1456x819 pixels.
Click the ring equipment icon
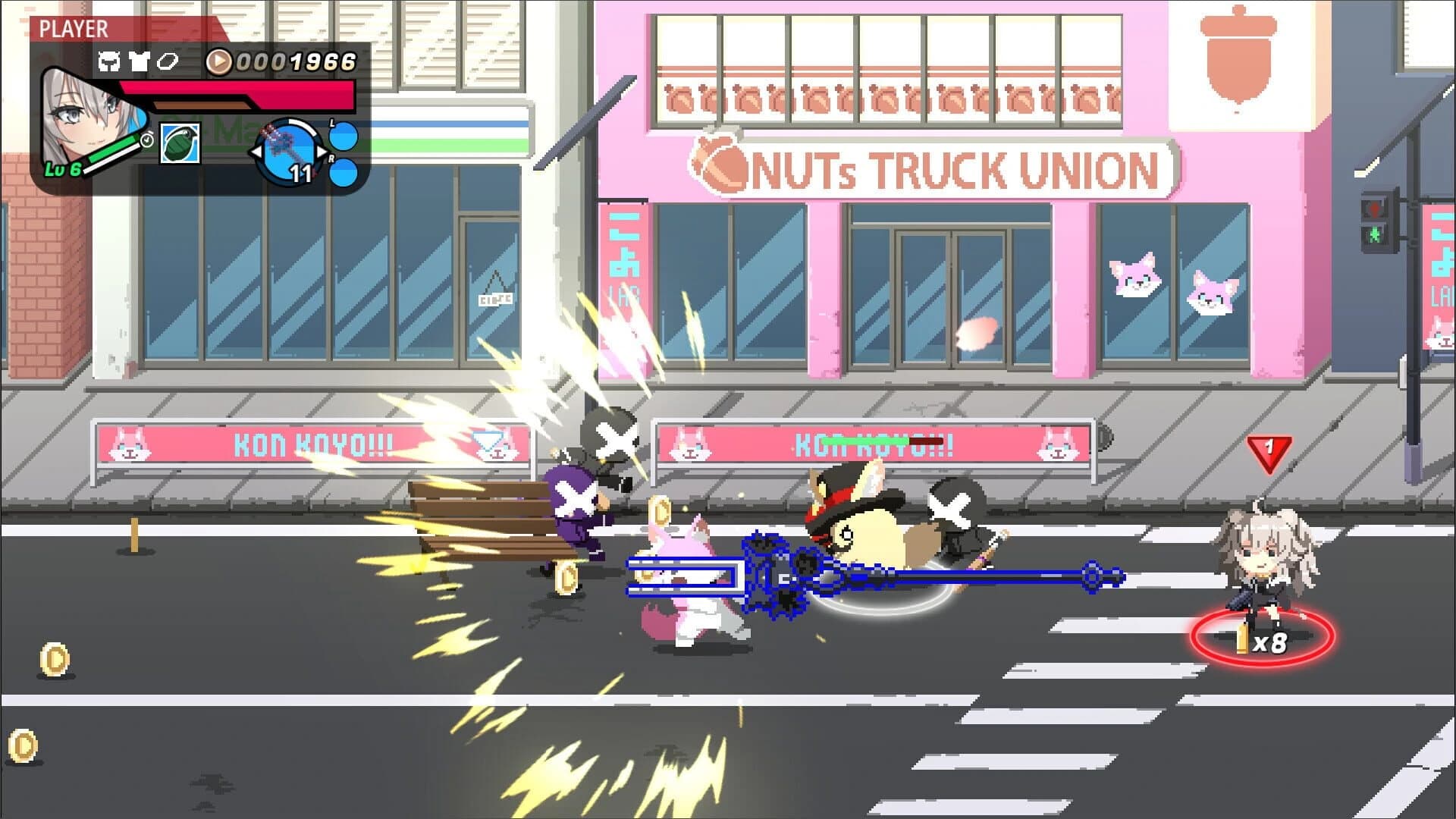(x=168, y=61)
